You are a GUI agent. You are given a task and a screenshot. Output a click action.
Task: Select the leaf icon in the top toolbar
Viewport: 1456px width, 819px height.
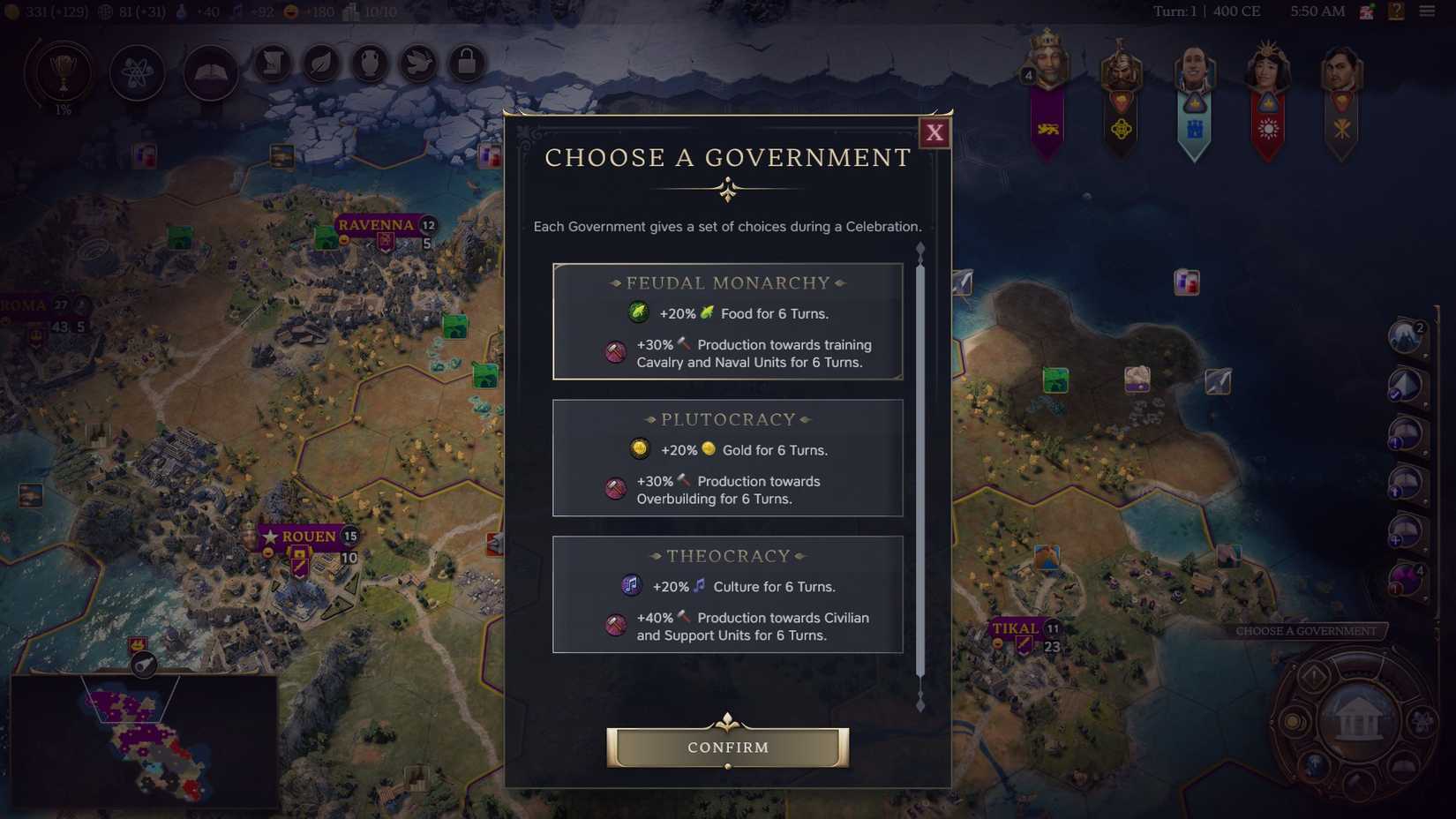point(321,64)
